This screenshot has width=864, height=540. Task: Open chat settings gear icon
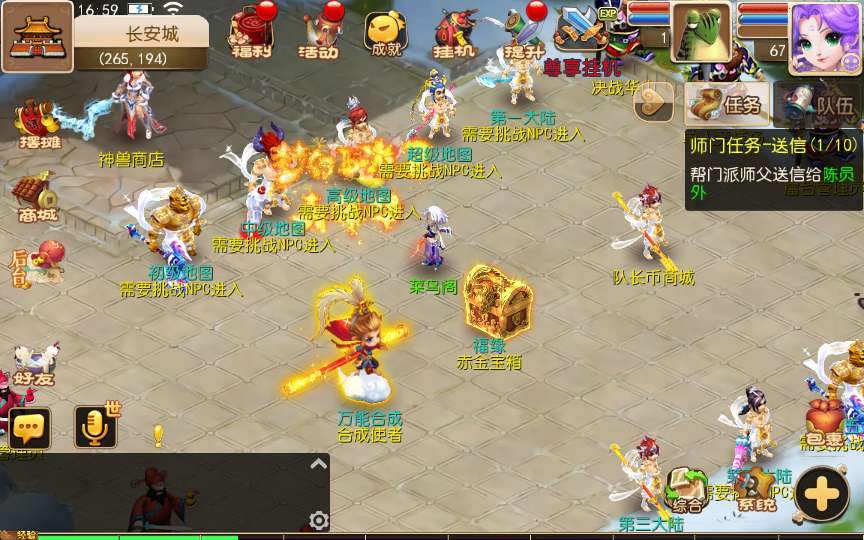[319, 520]
